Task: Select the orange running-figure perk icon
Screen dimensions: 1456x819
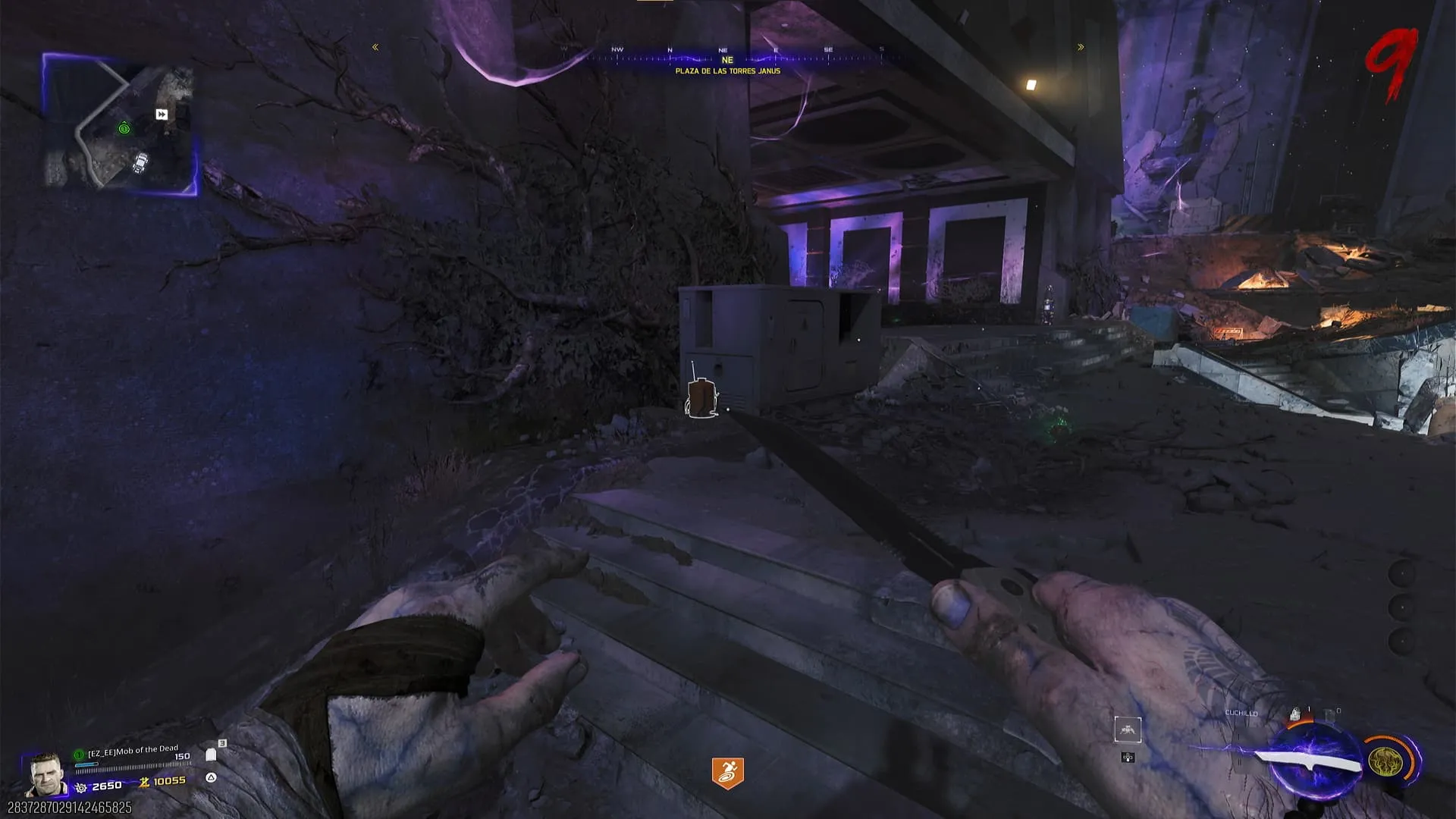Action: pyautogui.click(x=727, y=772)
